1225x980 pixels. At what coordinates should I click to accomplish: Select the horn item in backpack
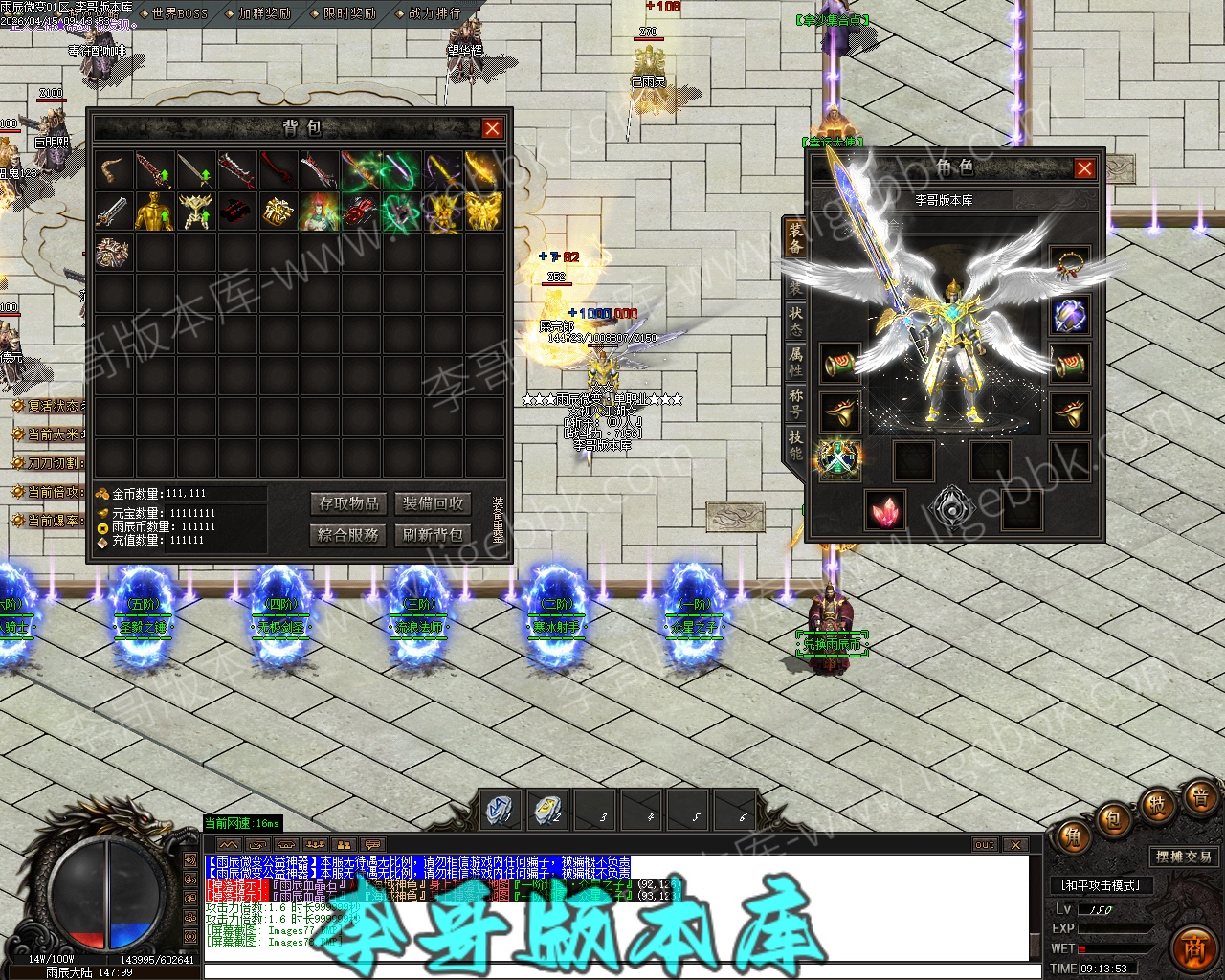click(x=114, y=169)
